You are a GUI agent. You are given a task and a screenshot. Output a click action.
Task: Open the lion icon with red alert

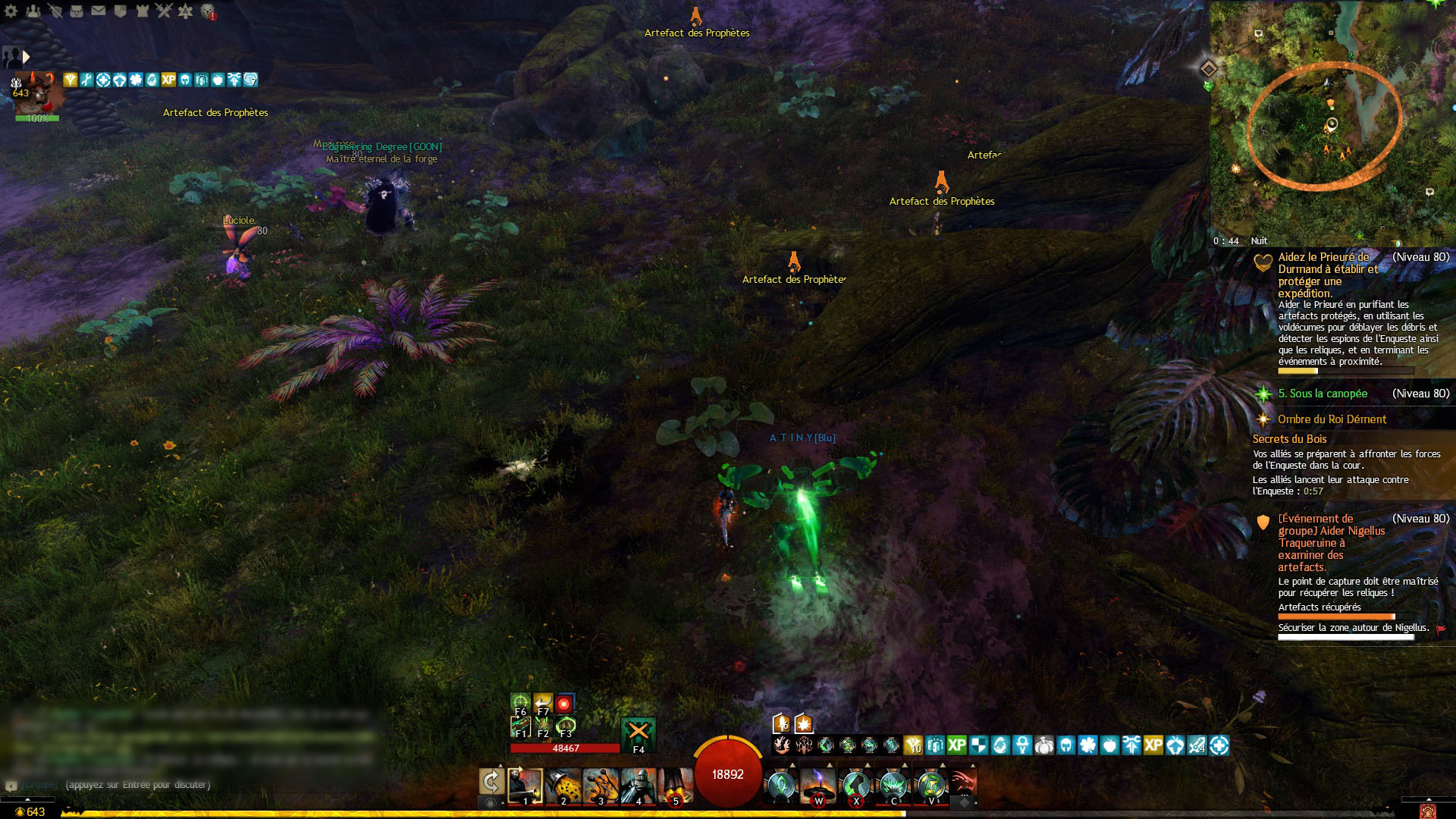coord(207,11)
